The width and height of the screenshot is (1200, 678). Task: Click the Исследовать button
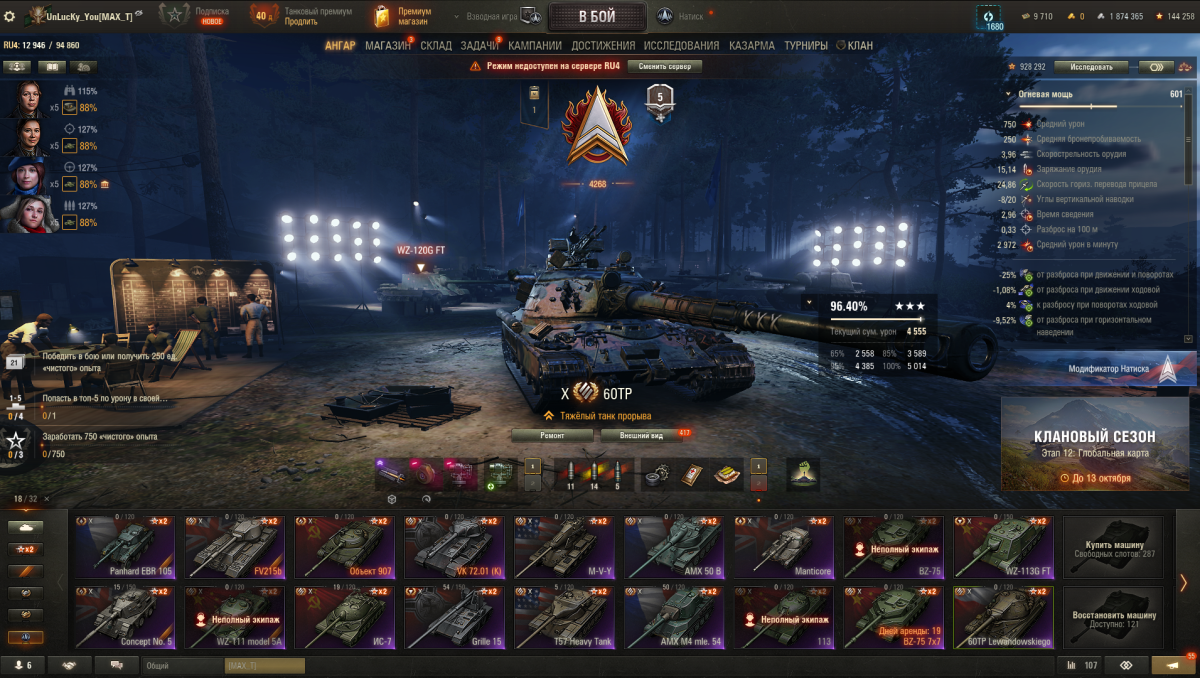[x=1090, y=67]
